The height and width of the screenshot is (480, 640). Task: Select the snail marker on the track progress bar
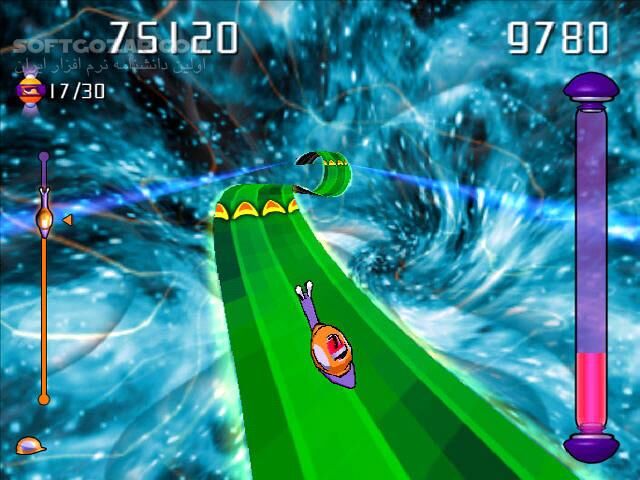[x=44, y=216]
